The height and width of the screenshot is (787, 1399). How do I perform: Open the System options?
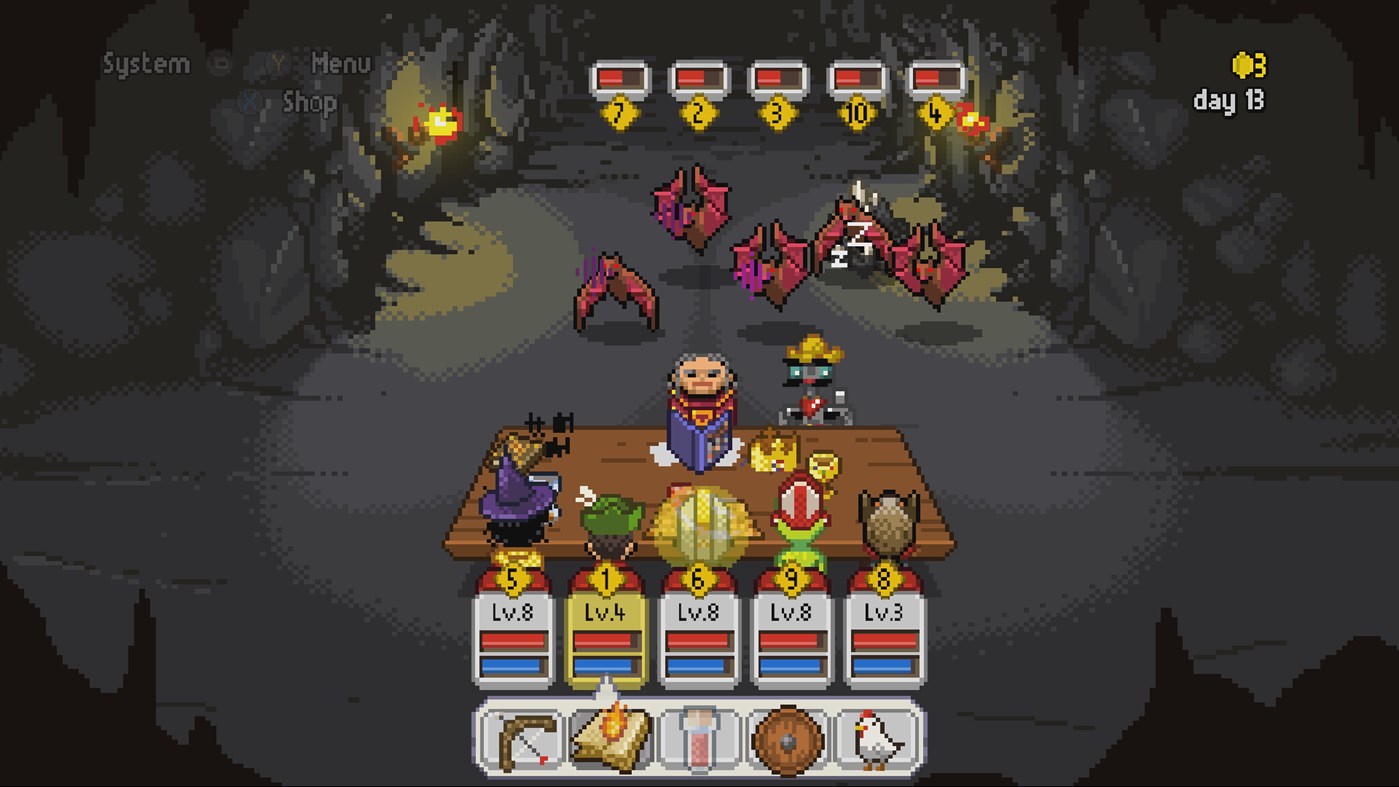(145, 63)
